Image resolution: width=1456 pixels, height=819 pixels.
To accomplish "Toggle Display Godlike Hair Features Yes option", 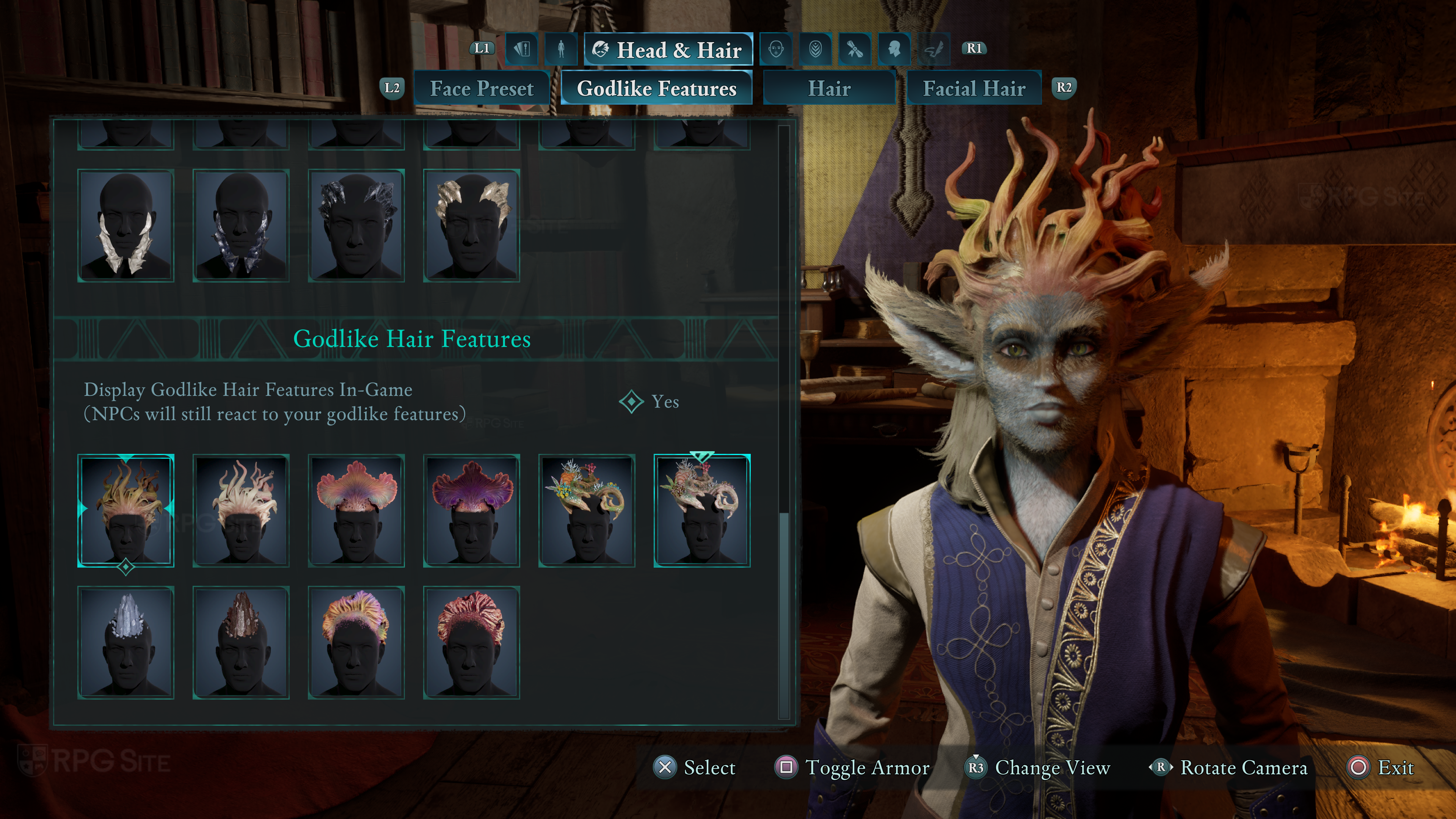I will [x=650, y=402].
